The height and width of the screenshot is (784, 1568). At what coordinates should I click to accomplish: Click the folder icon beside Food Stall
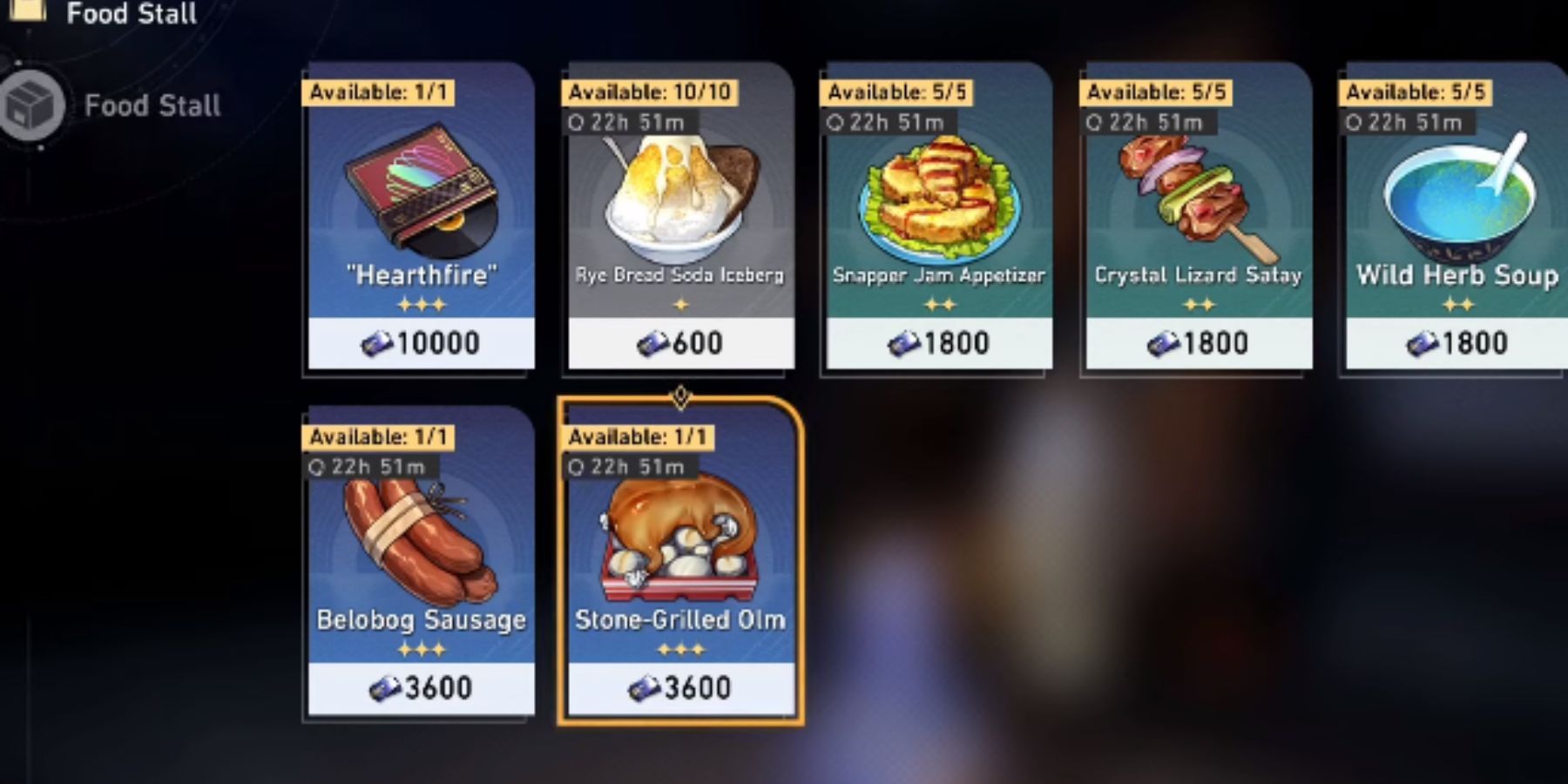tap(29, 12)
